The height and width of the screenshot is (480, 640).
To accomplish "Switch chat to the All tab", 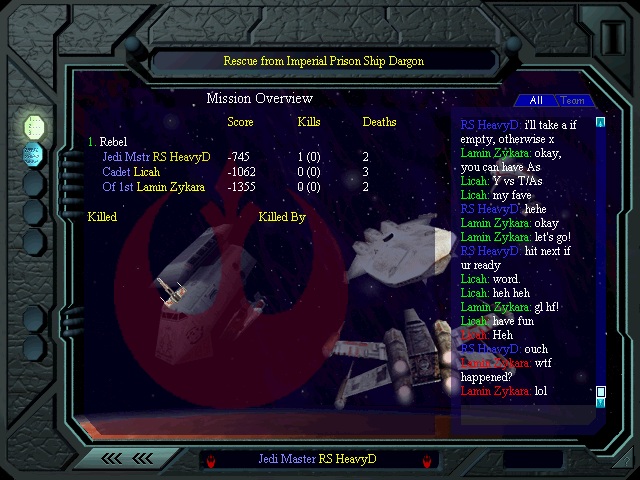I will tap(536, 101).
